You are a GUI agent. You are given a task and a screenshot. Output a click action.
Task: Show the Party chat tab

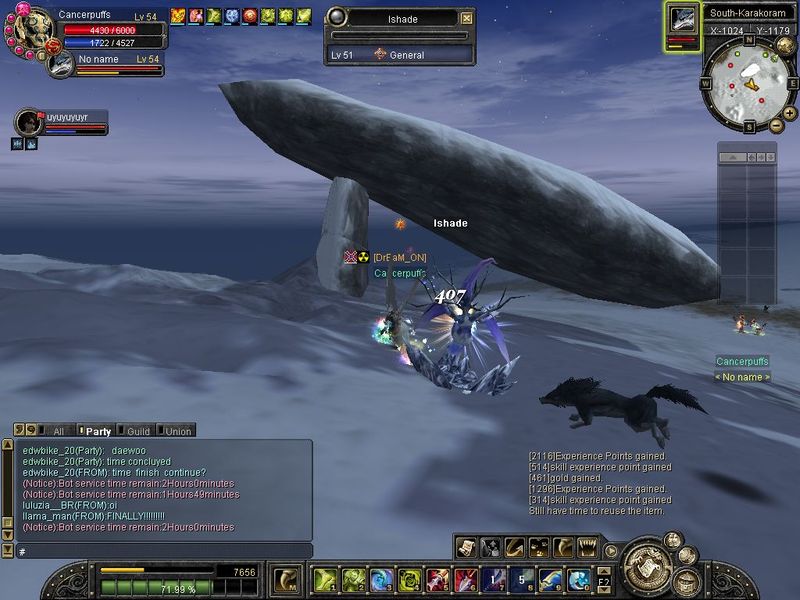pos(97,431)
